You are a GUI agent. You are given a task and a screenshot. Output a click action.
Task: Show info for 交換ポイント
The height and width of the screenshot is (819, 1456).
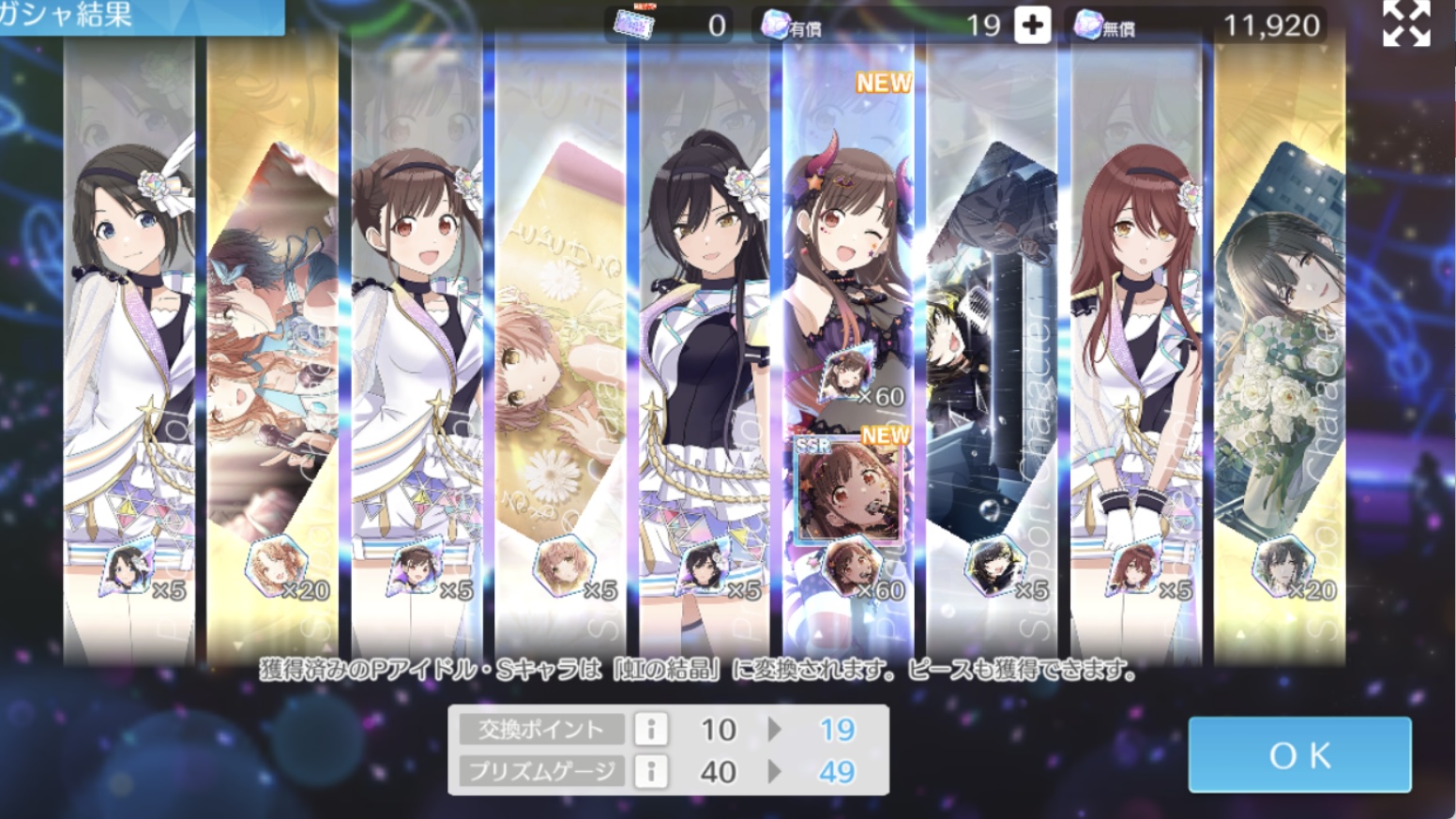point(650,729)
